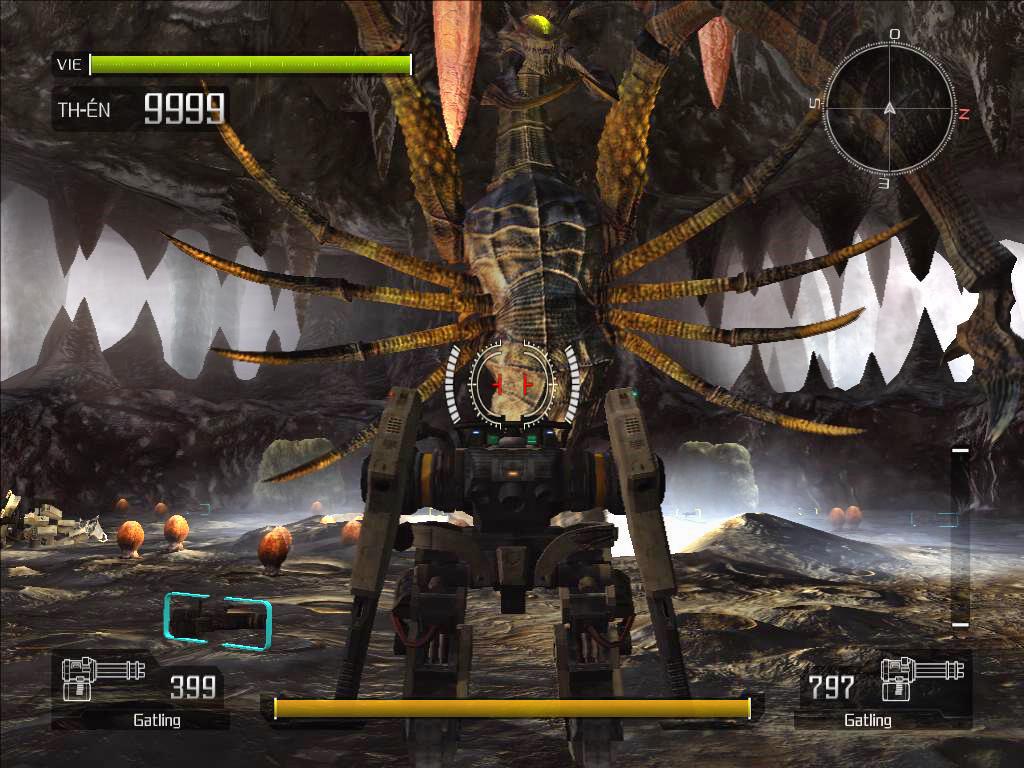Select the Gatling weapon showing 797 ammo
Viewport: 1024px width, 768px height.
(882, 690)
